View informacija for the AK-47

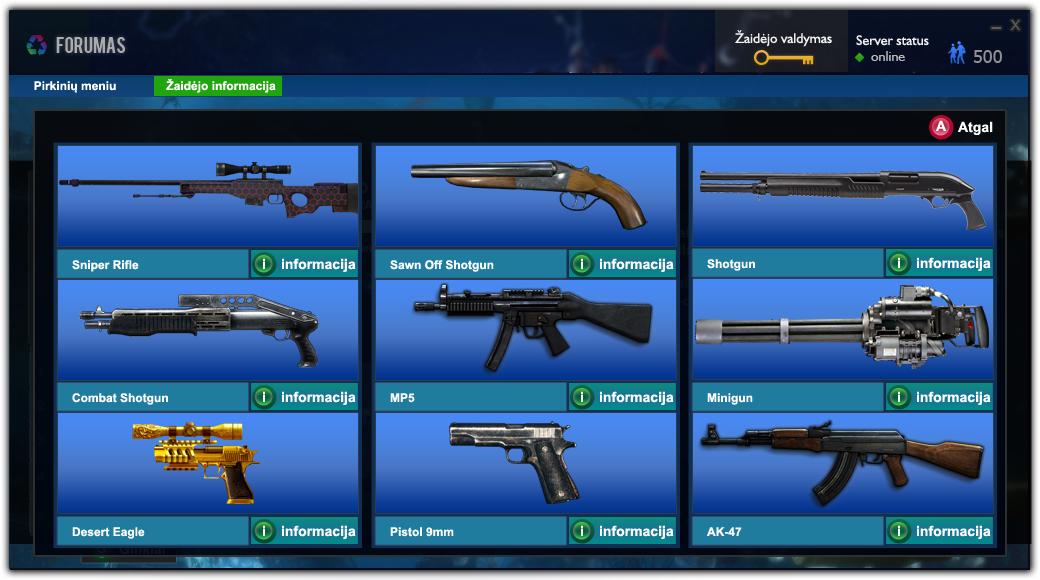coord(939,531)
